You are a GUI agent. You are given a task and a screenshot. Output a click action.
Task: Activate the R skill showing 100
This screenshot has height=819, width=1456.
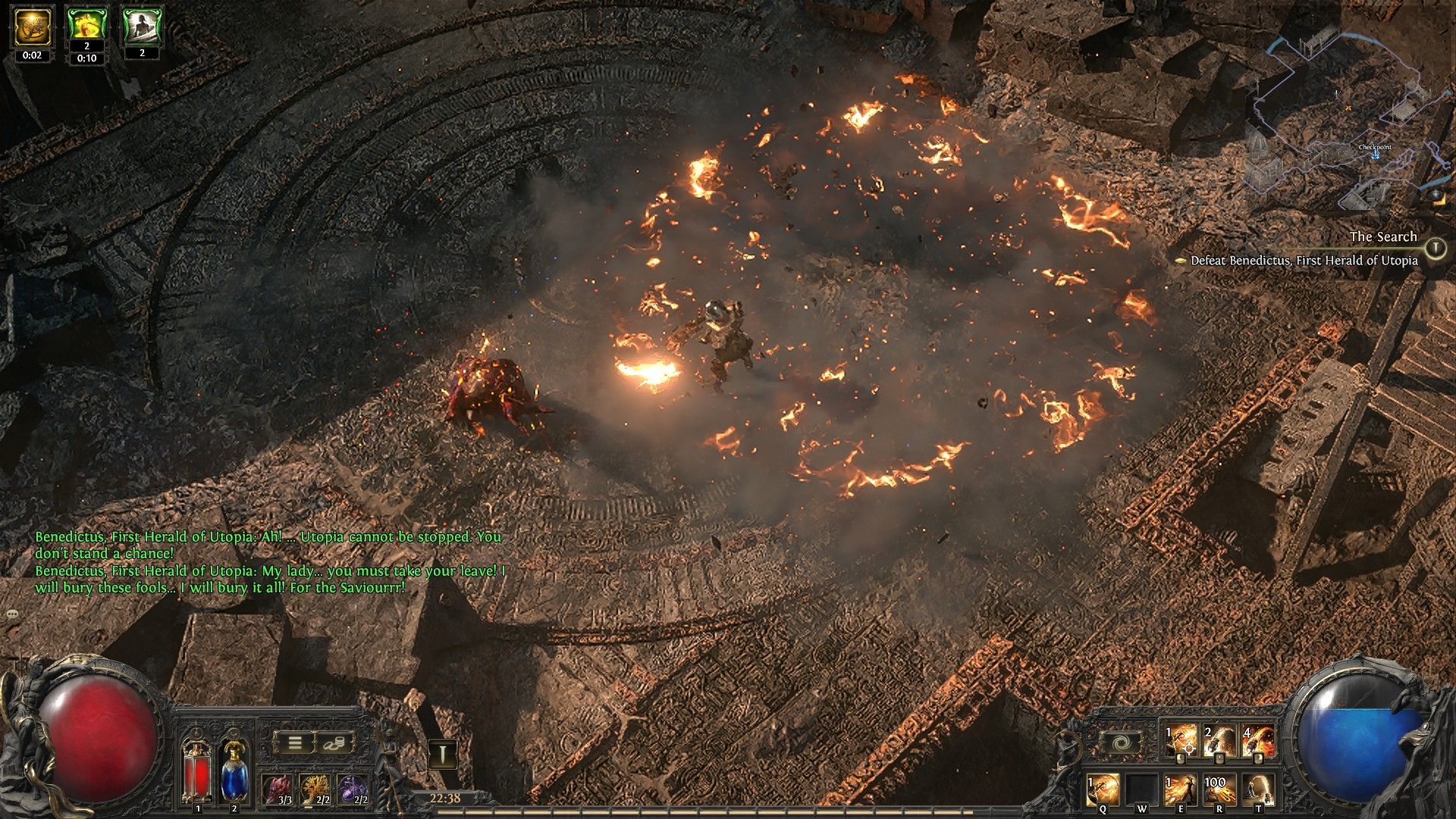point(1219,790)
